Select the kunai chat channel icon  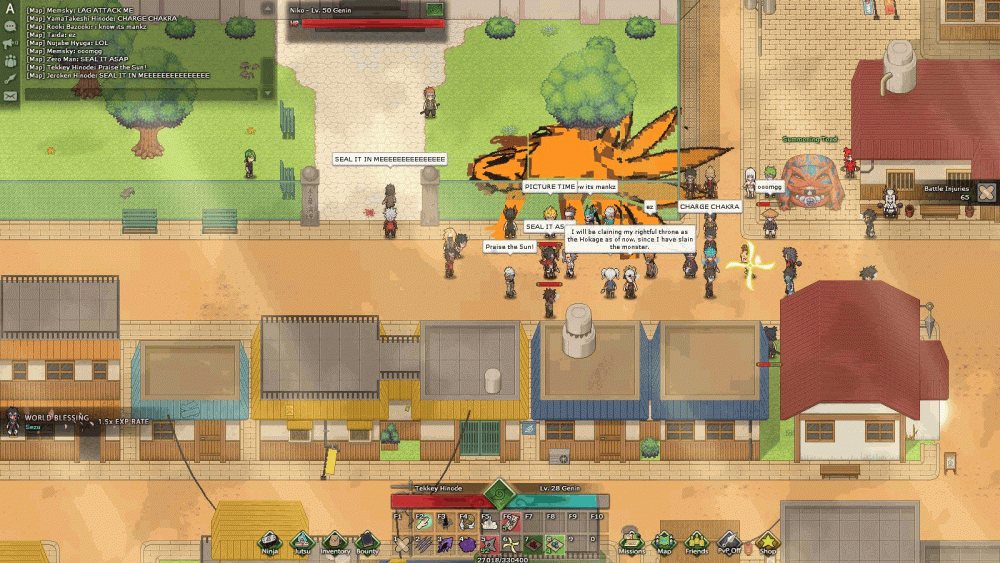[10, 78]
